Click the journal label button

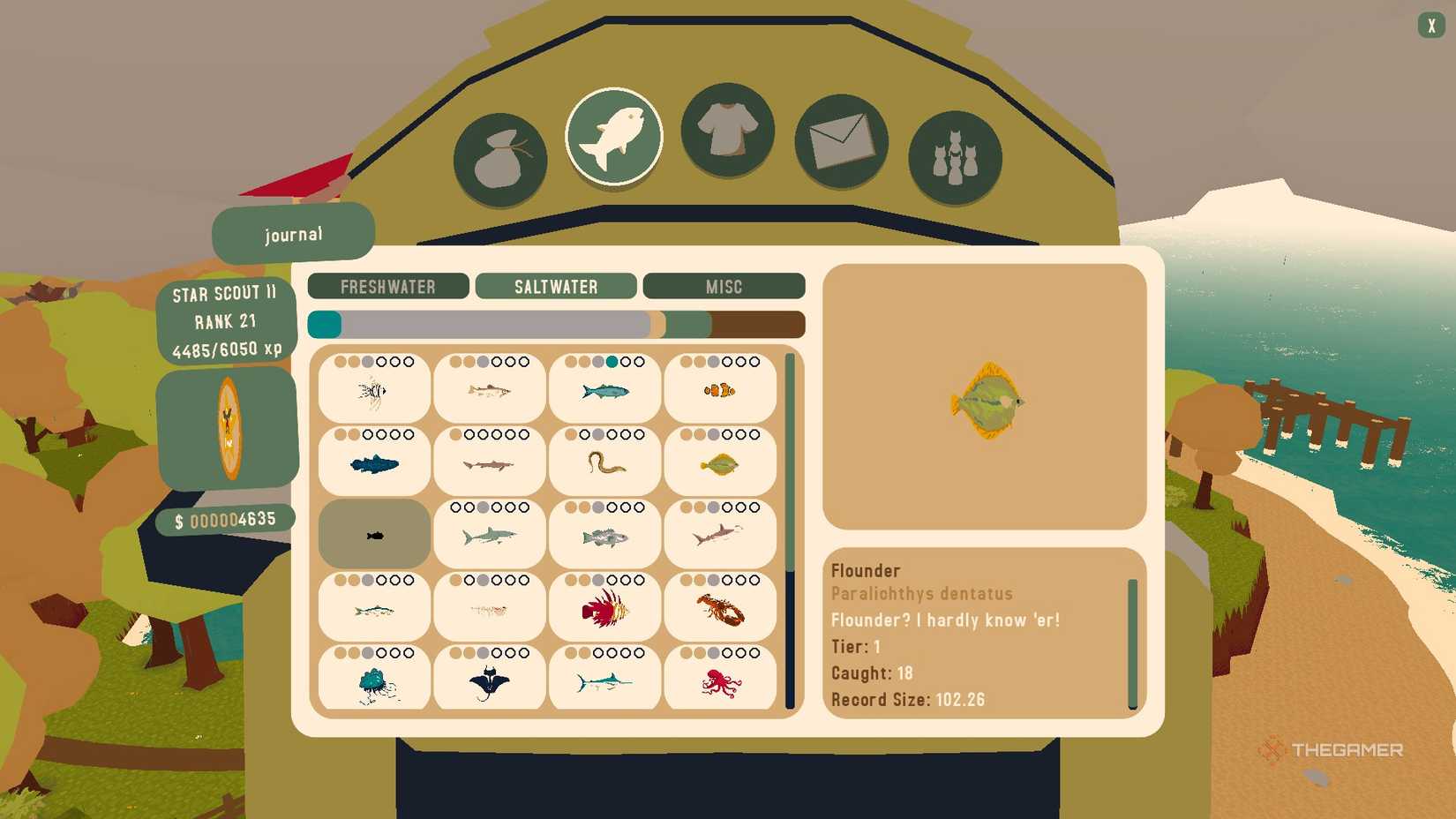click(293, 233)
